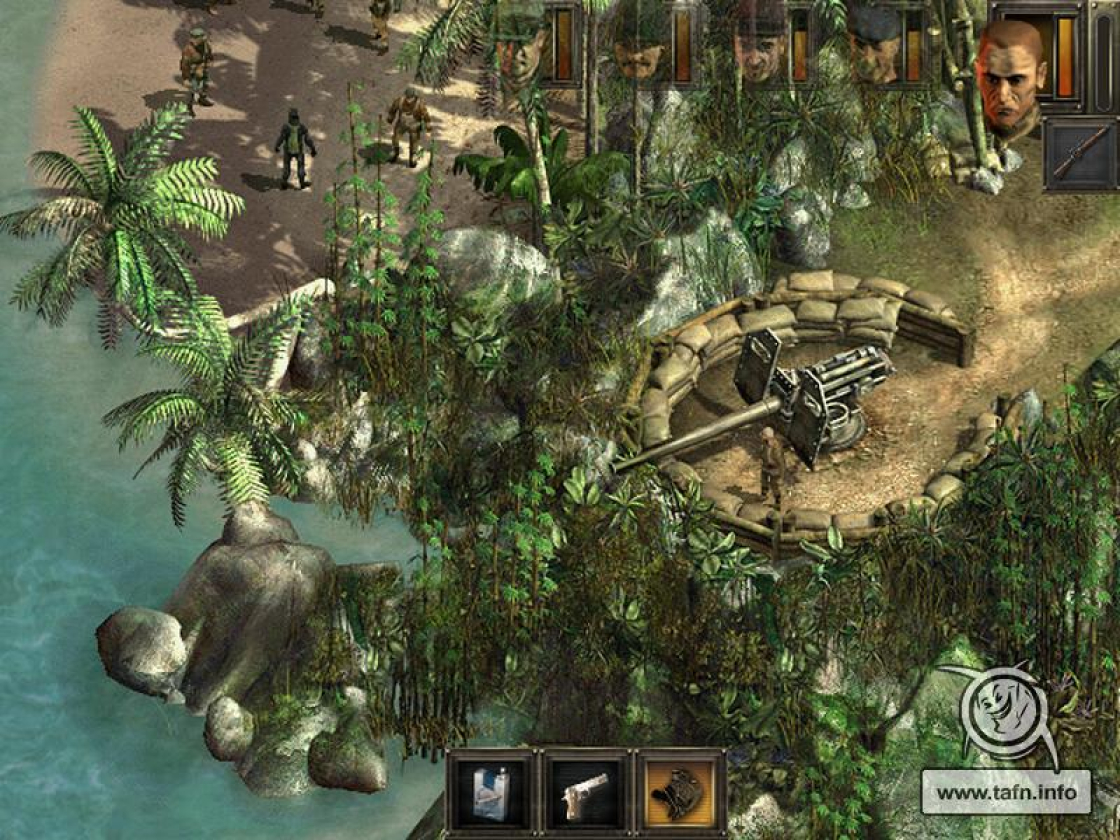Pick the green-helmeted commando portrait

pyautogui.click(x=521, y=45)
